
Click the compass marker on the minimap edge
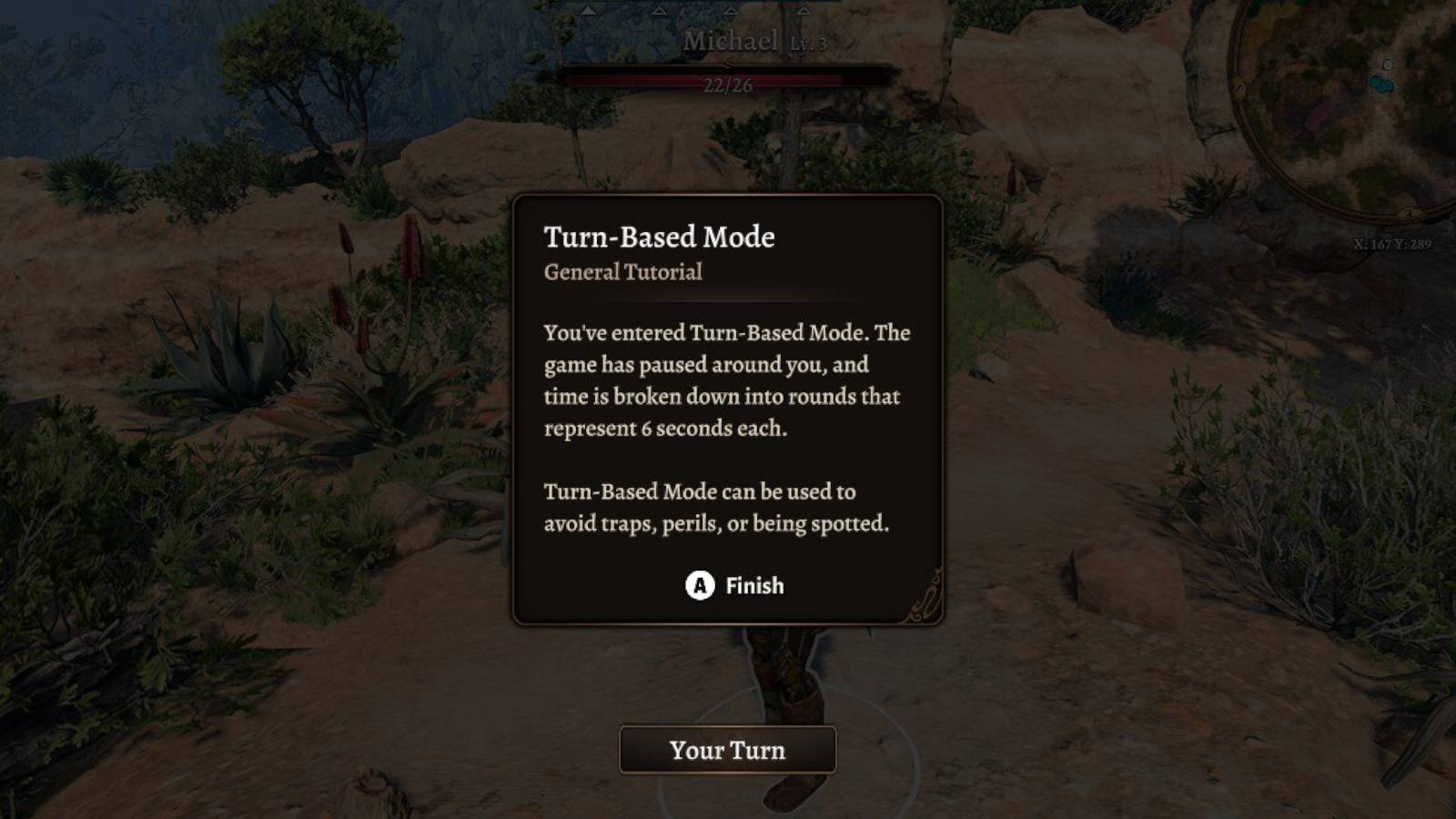coord(1240,86)
